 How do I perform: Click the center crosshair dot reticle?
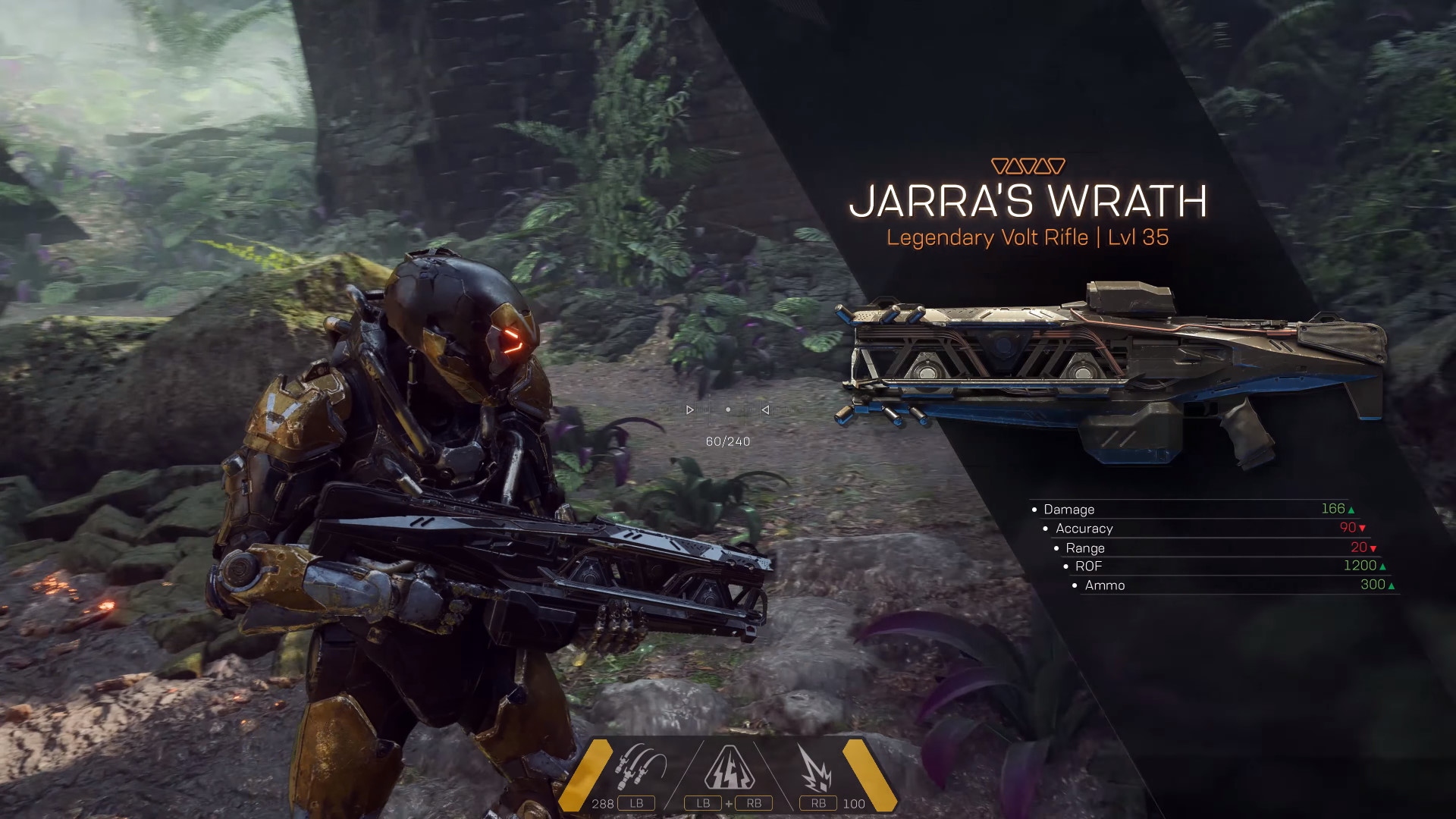728,409
